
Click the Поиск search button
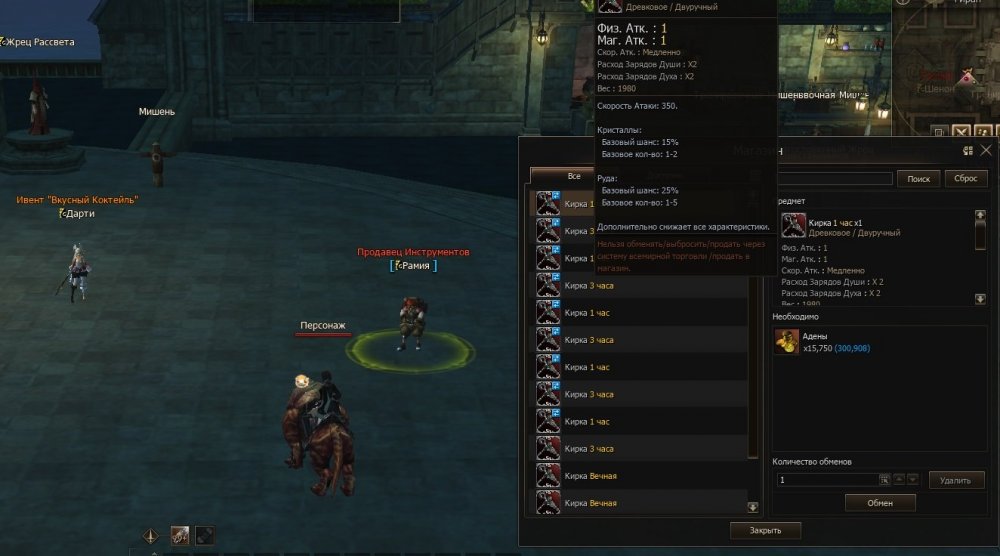917,178
